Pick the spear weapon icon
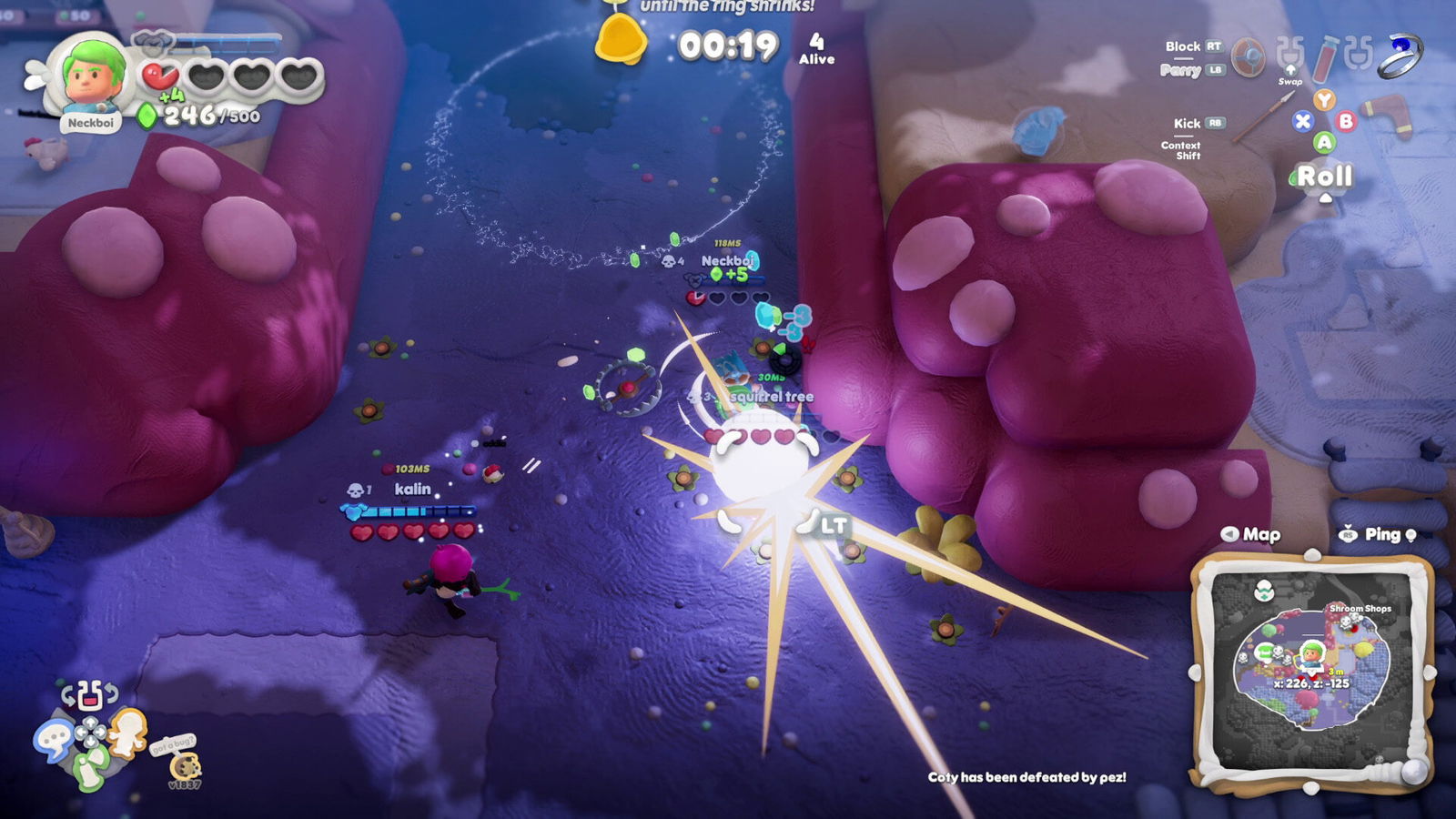This screenshot has height=819, width=1456. click(x=1262, y=118)
